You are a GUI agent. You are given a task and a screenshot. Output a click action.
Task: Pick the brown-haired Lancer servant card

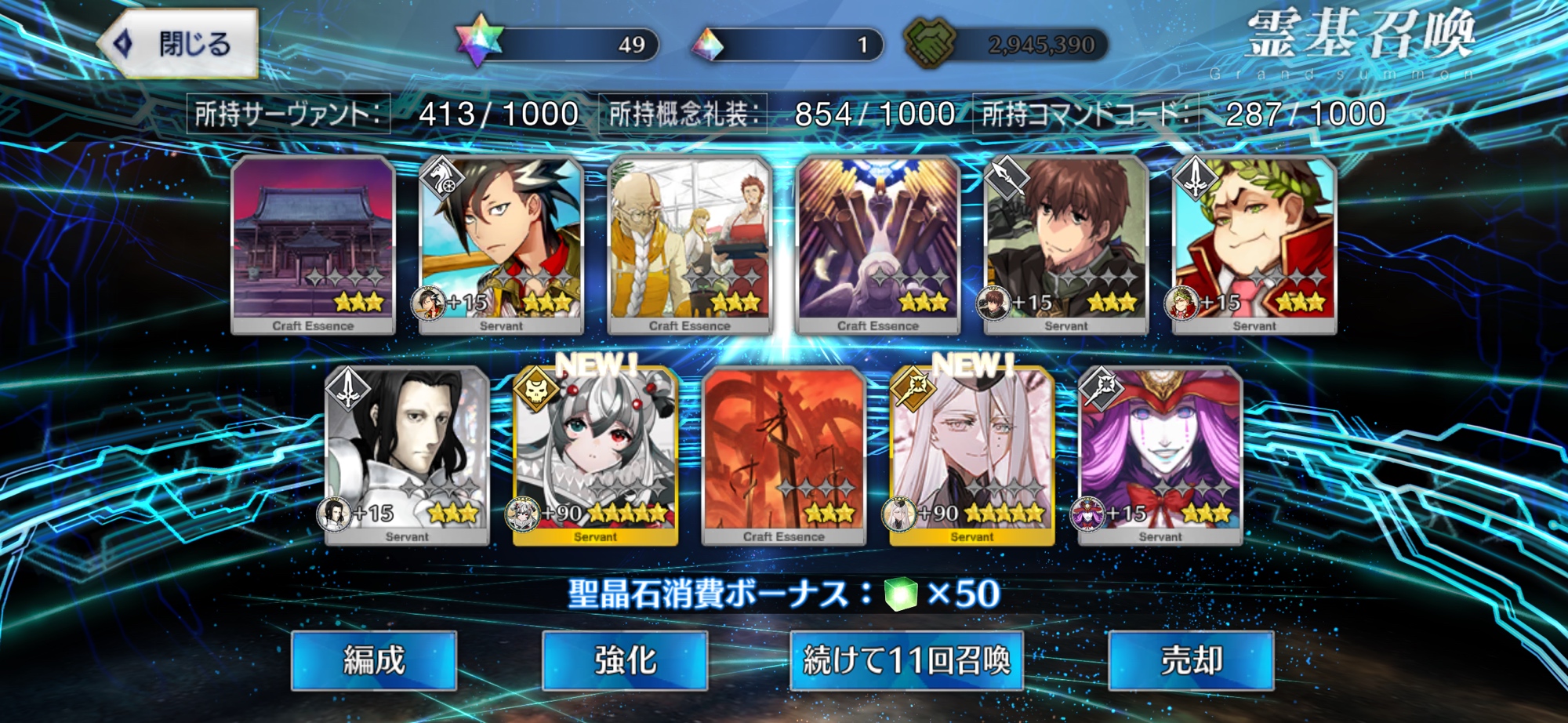1065,245
